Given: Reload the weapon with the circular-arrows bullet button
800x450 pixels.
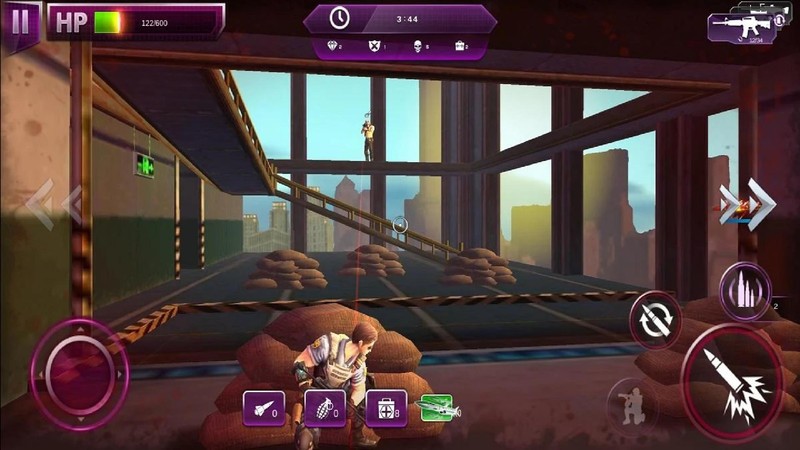Looking at the screenshot, I should (656, 322).
